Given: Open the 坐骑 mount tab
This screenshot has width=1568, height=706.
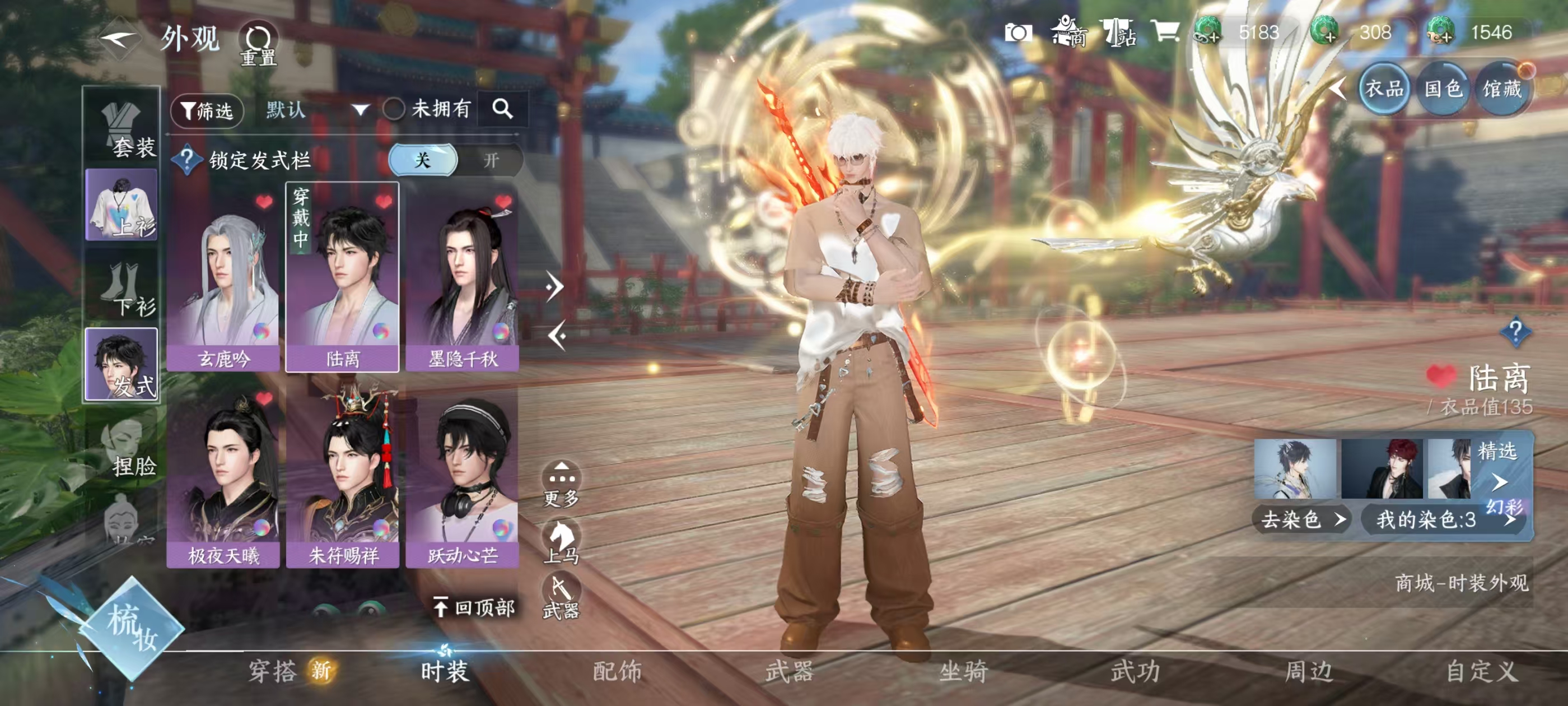Looking at the screenshot, I should pos(963,671).
